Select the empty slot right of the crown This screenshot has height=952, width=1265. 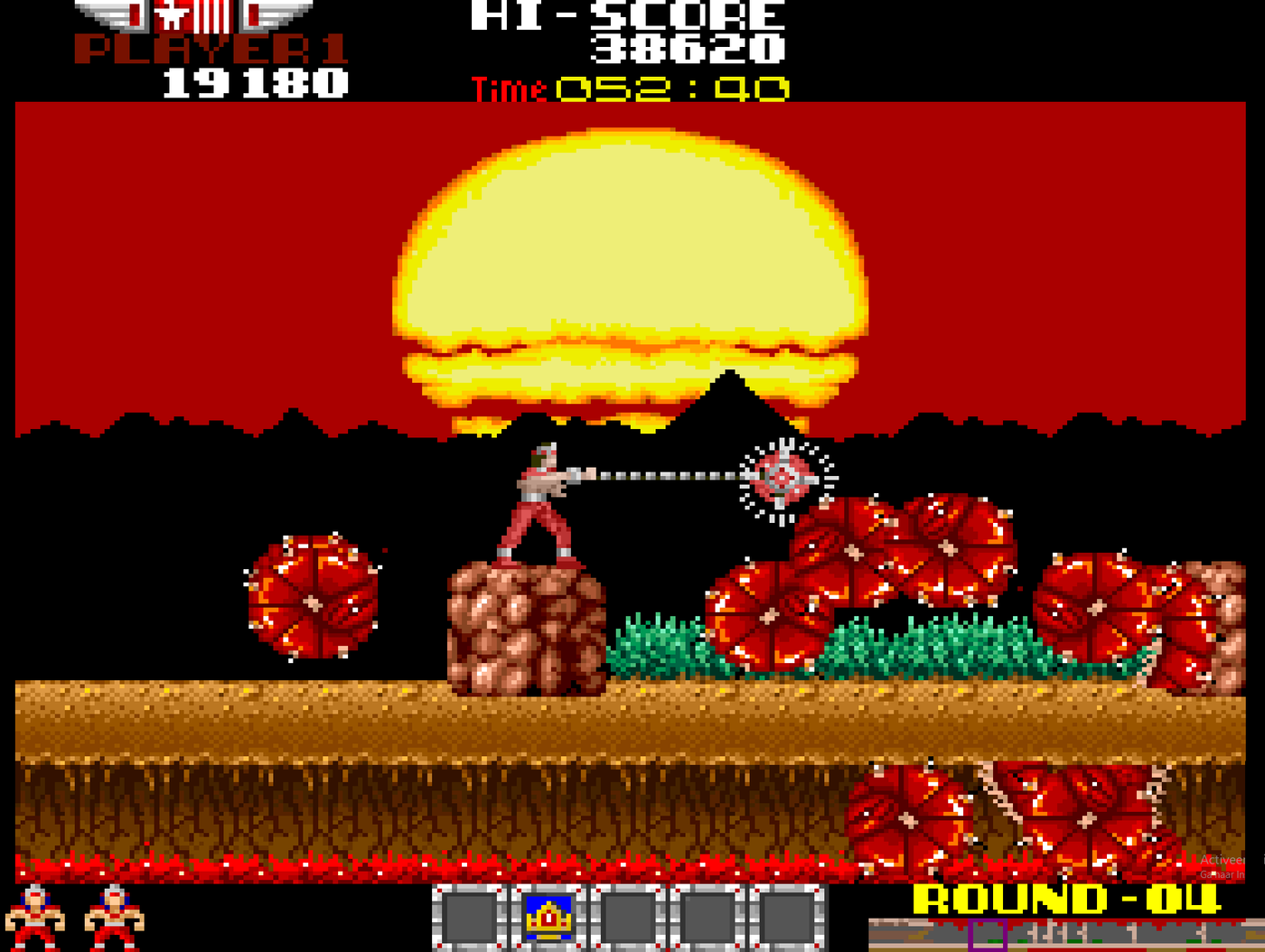point(630,919)
